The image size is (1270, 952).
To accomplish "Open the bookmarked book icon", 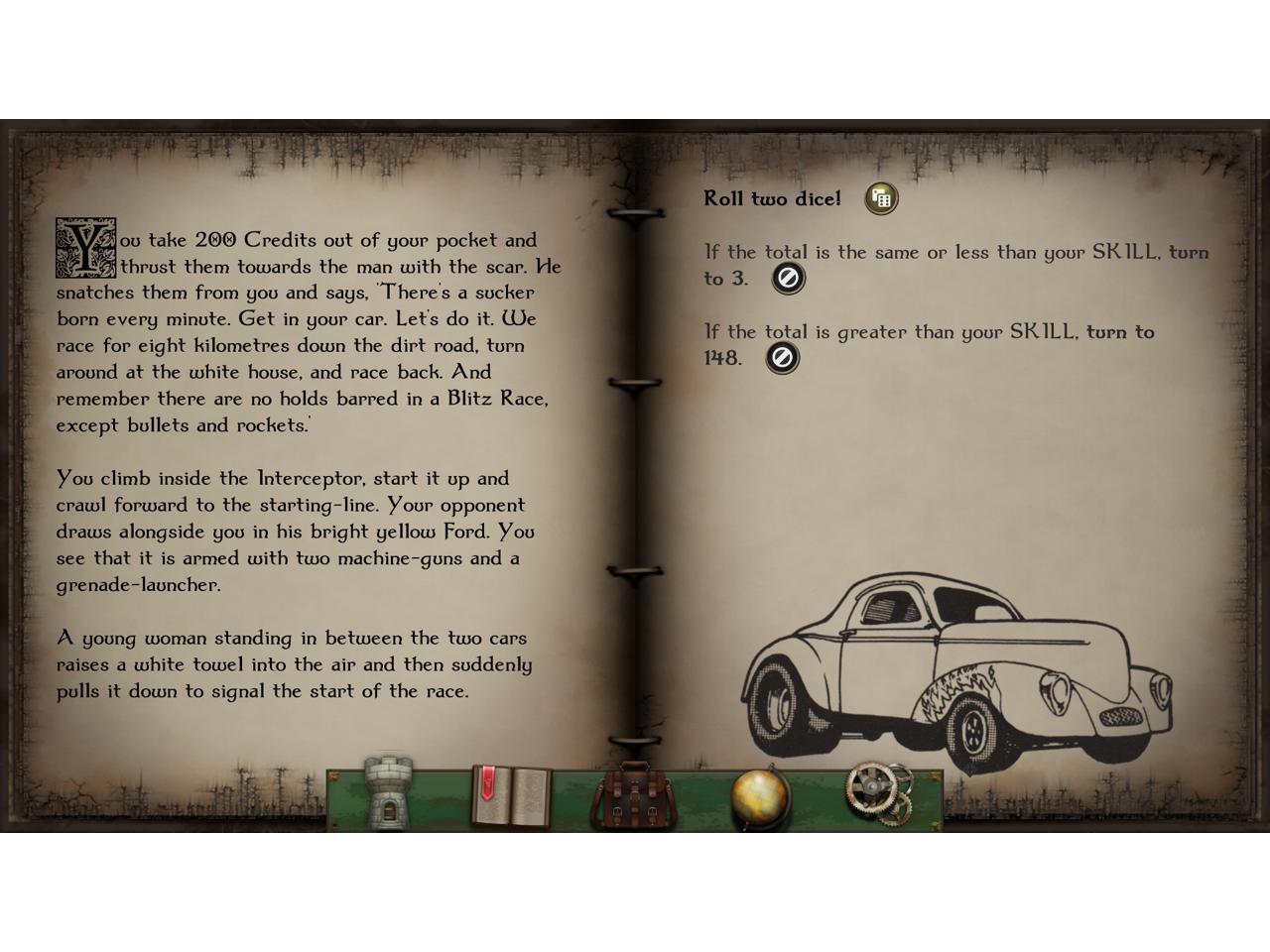I will [x=510, y=795].
